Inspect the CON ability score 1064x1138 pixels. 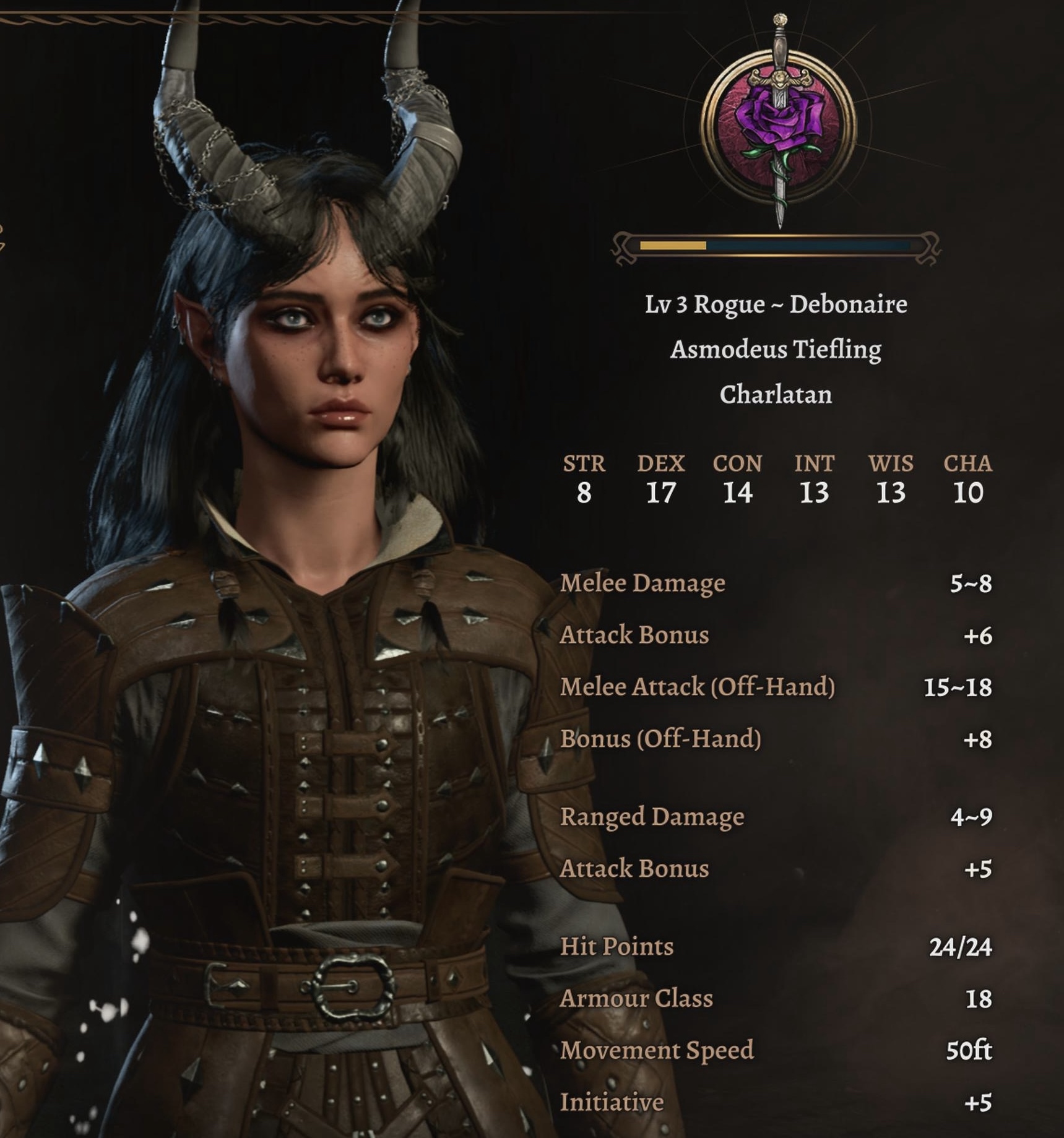[x=737, y=480]
